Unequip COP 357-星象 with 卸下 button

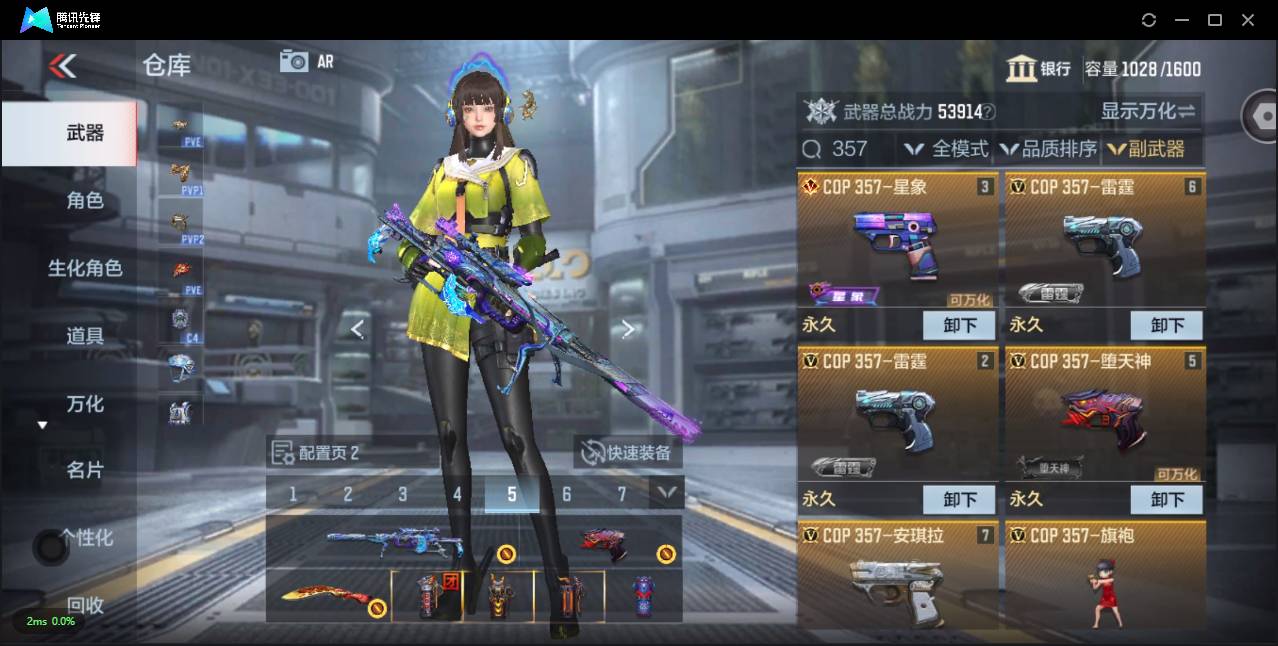tap(959, 325)
